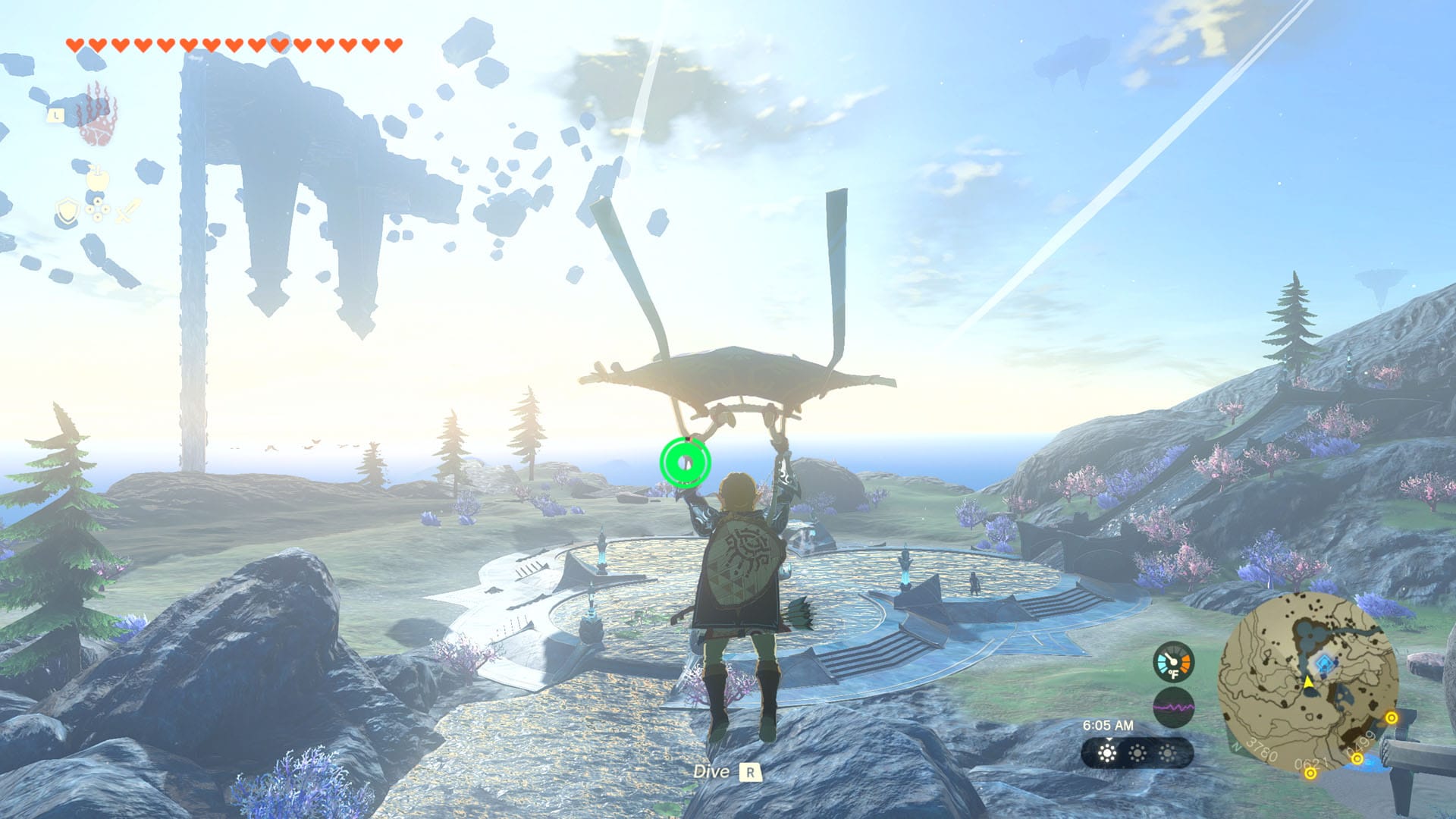
Task: Click the small caret above the weather forecast bar
Action: click(x=1108, y=739)
